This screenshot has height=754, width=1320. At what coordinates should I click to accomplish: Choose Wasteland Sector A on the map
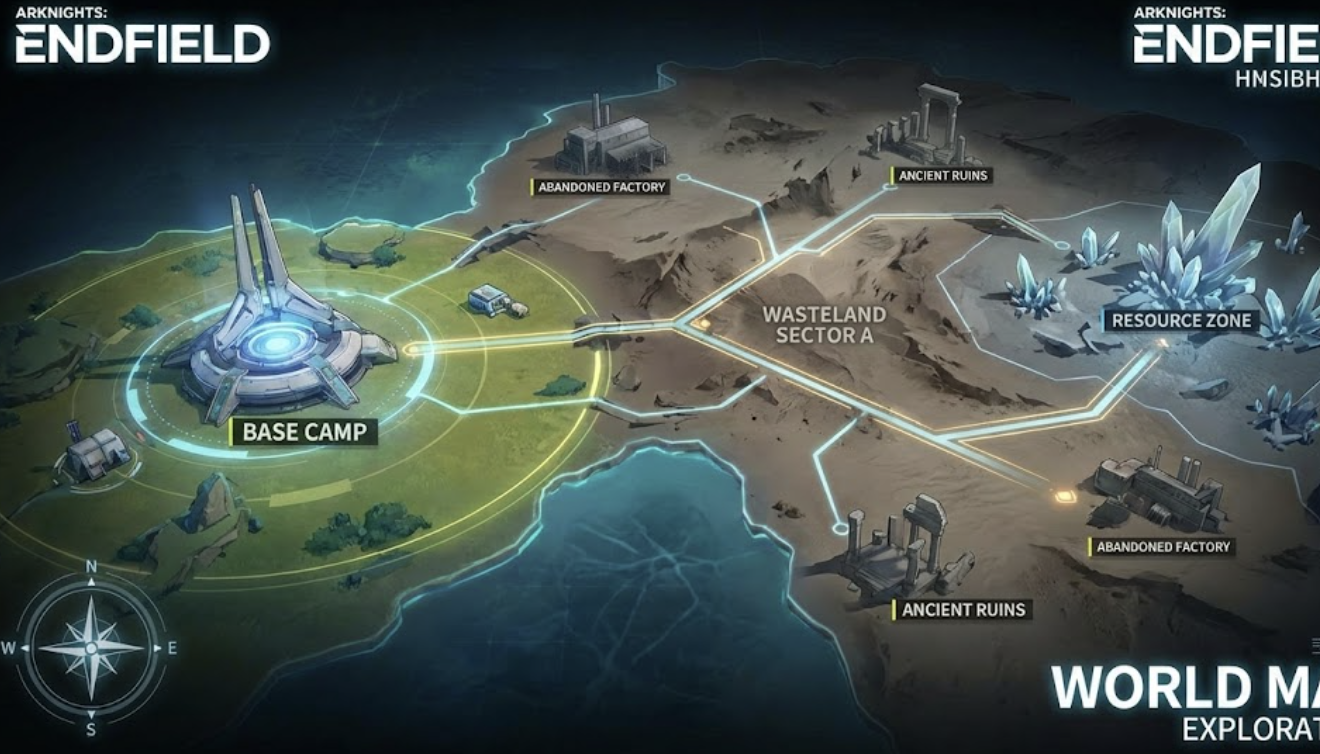pos(824,325)
